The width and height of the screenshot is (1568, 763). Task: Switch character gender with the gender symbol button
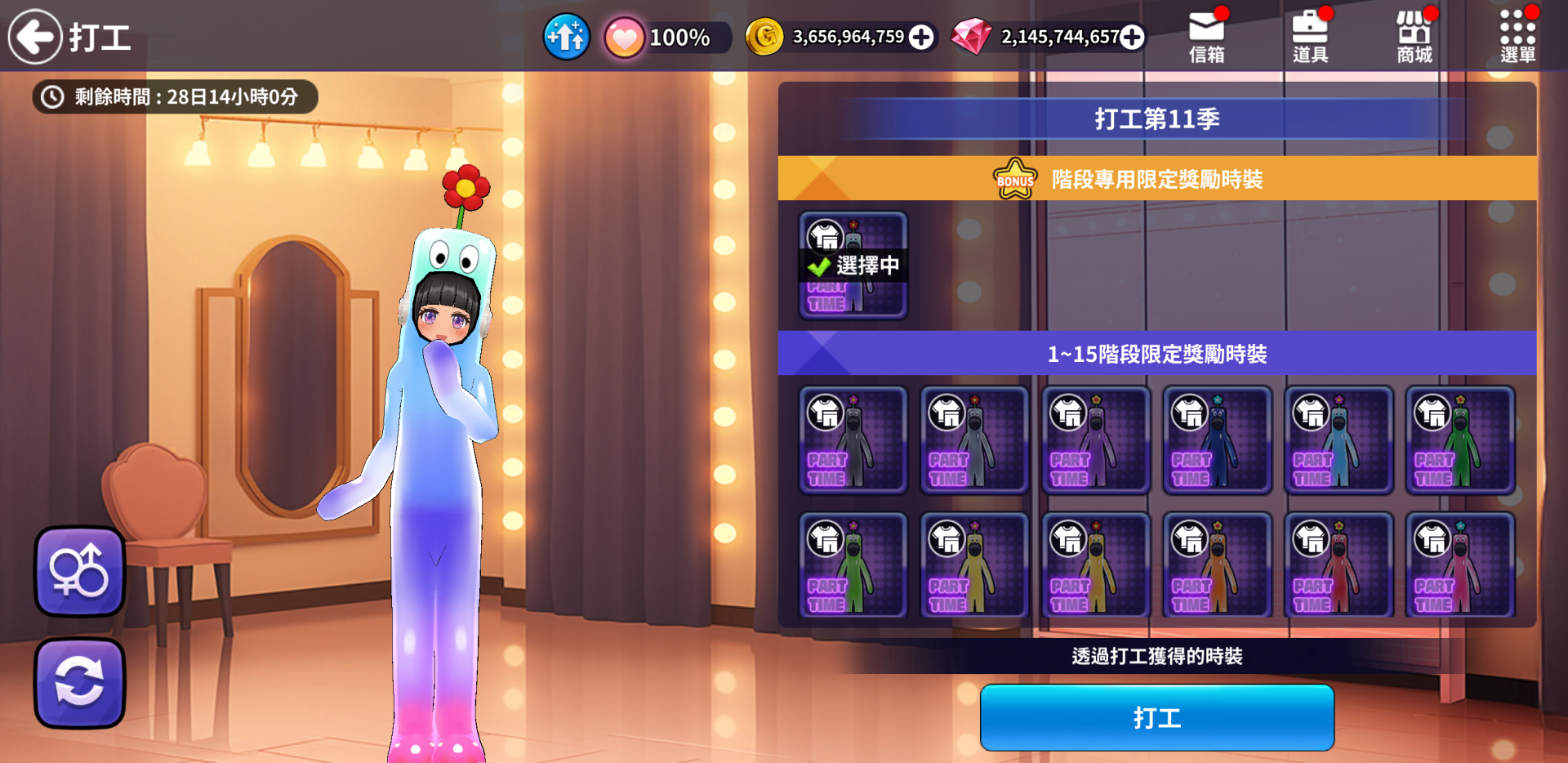[79, 571]
